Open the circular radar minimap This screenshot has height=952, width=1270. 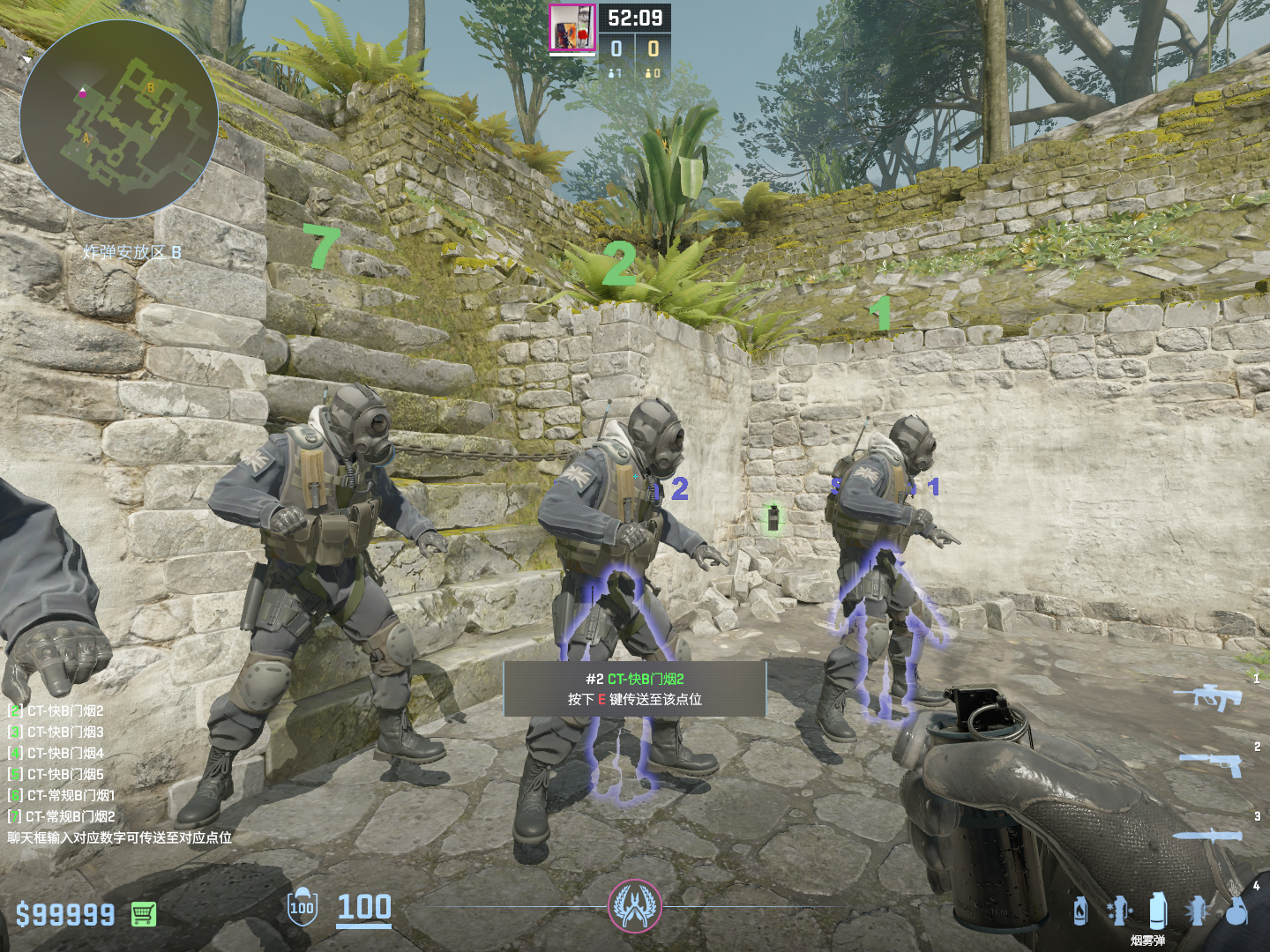[118, 119]
